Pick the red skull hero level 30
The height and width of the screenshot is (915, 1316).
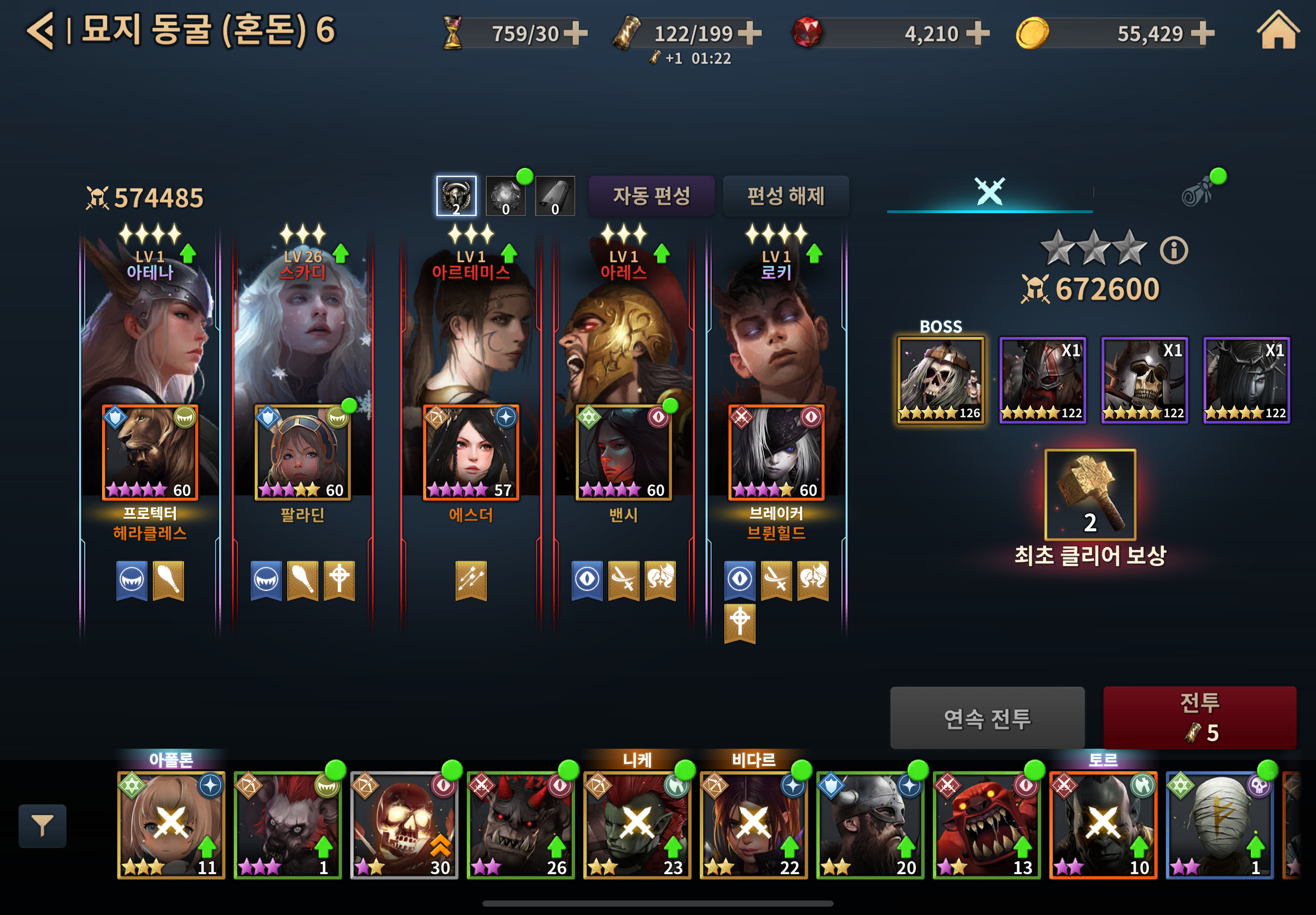[x=404, y=825]
